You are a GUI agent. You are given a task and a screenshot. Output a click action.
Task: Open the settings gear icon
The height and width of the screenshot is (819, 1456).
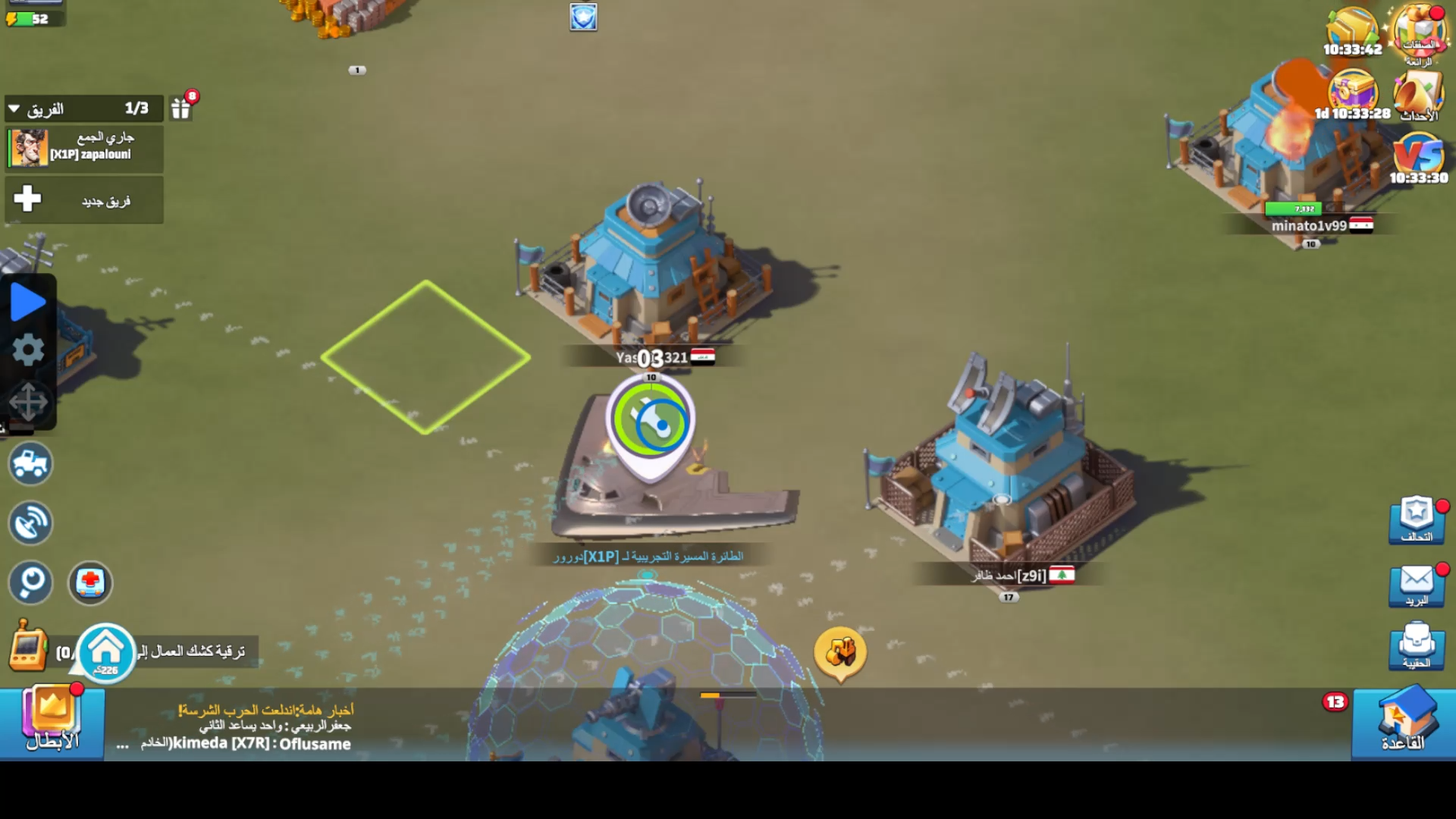point(29,350)
